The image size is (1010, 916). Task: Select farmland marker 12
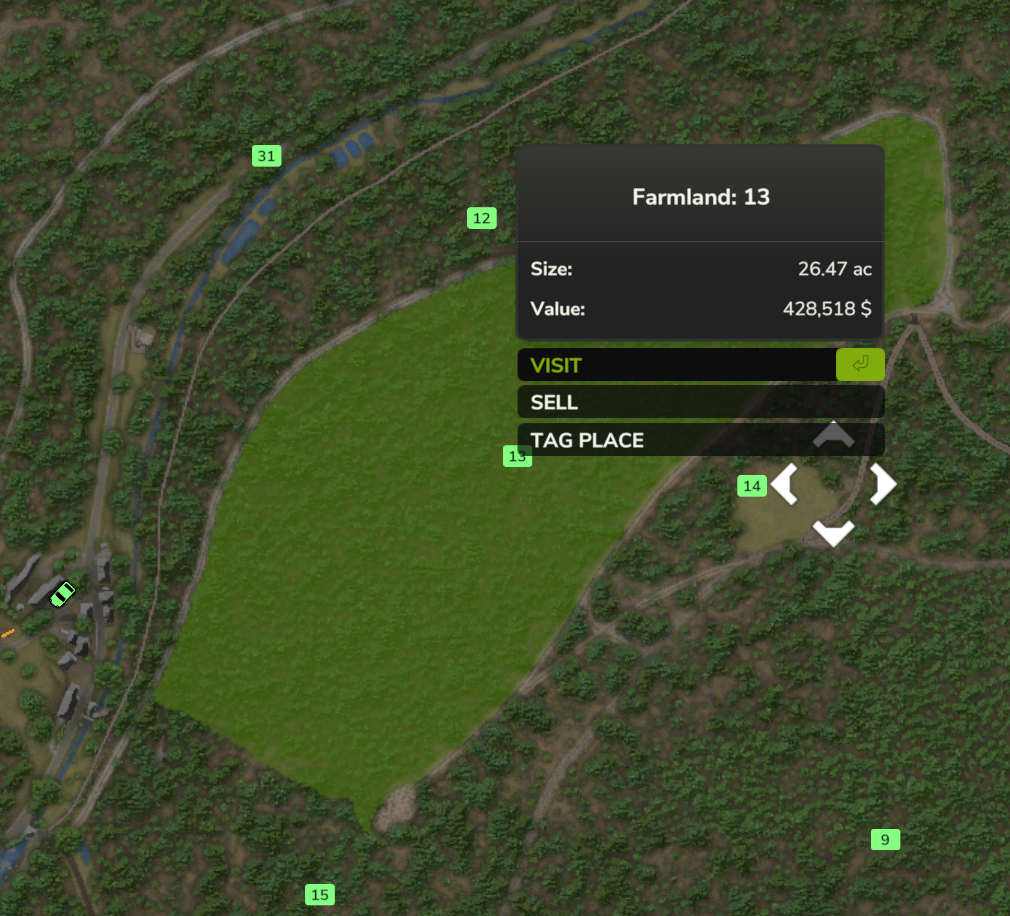click(x=482, y=218)
